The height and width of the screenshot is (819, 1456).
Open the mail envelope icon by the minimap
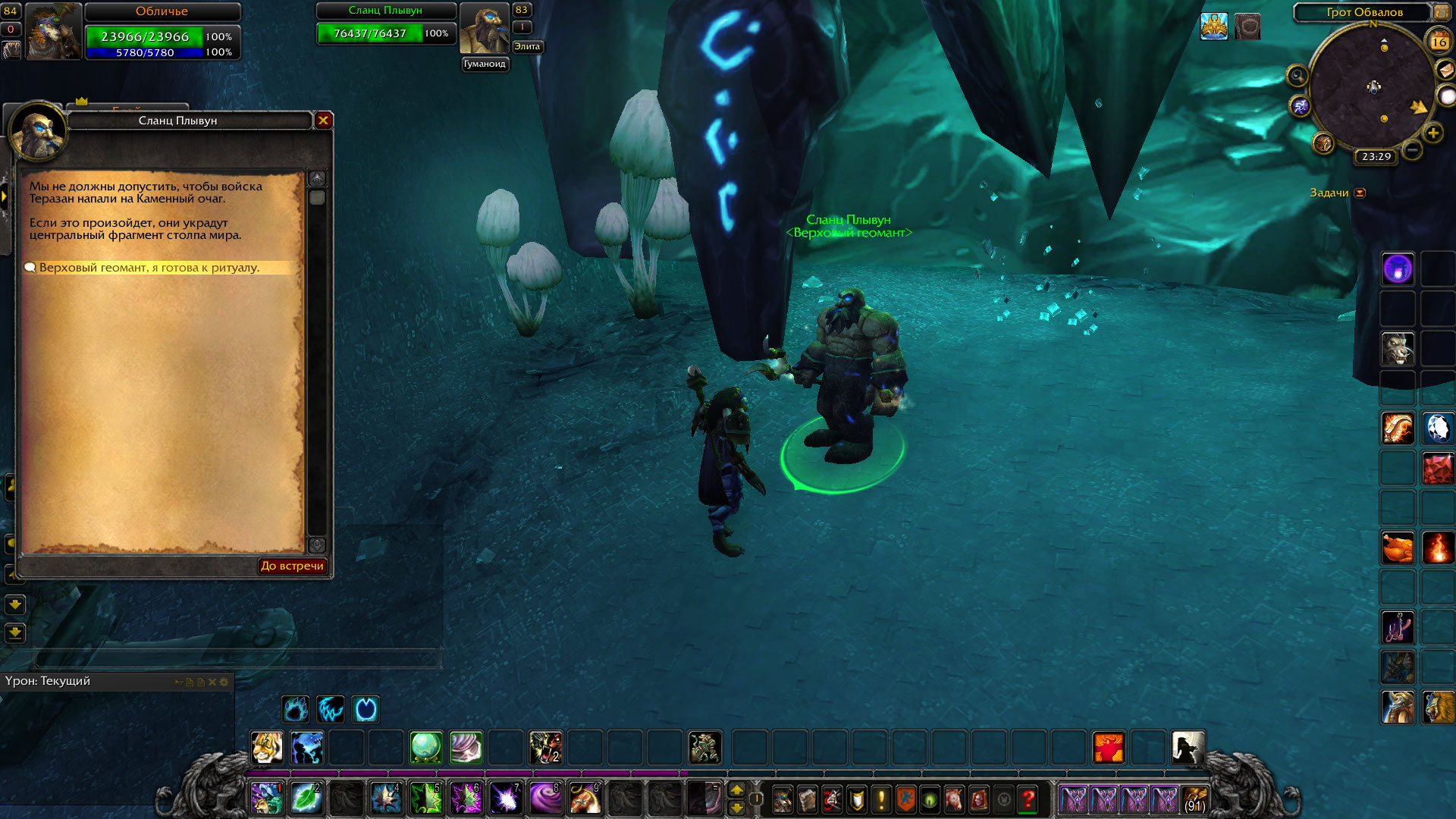1445,70
